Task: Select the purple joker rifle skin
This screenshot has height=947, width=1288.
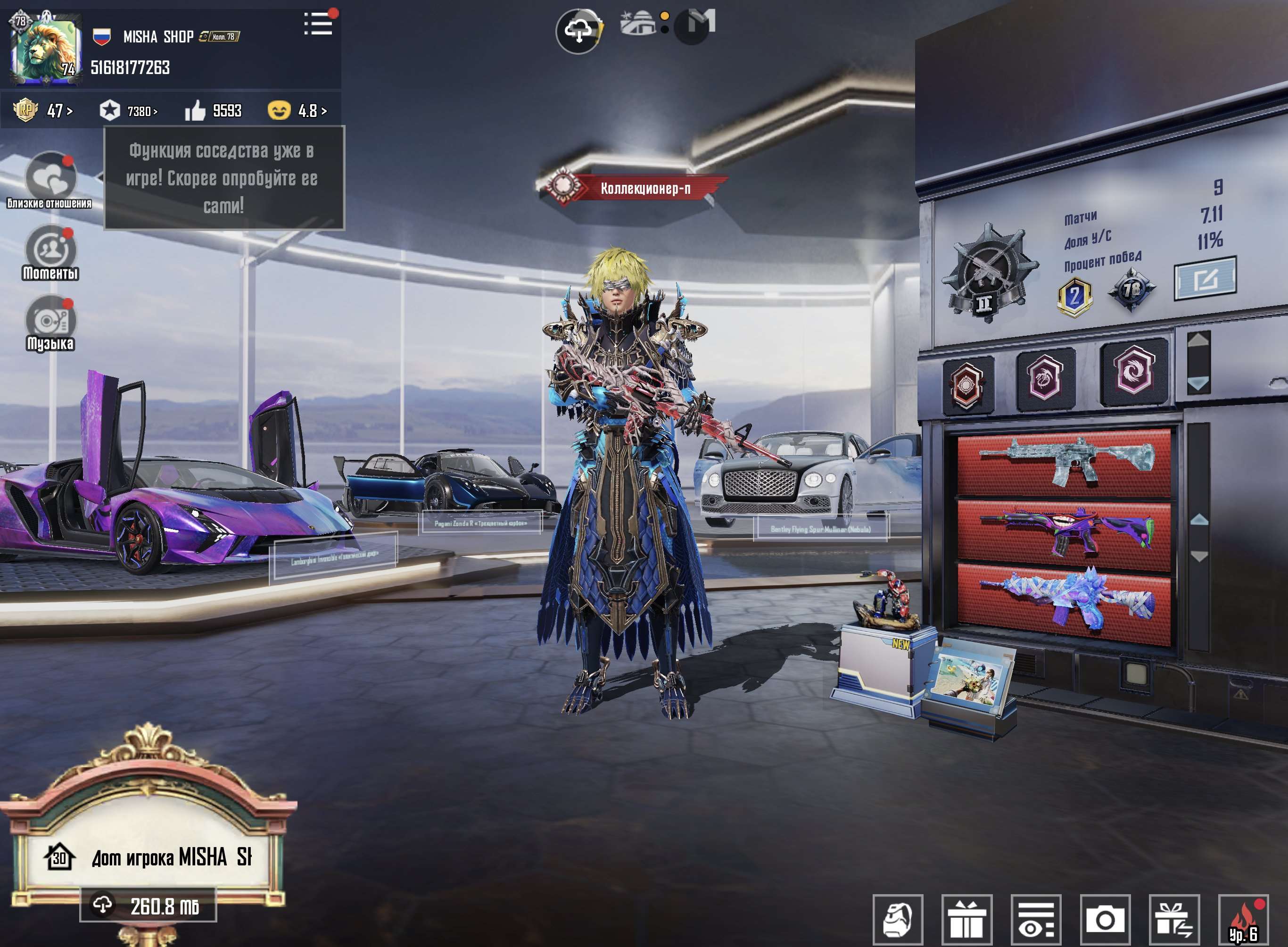Action: coord(1064,533)
